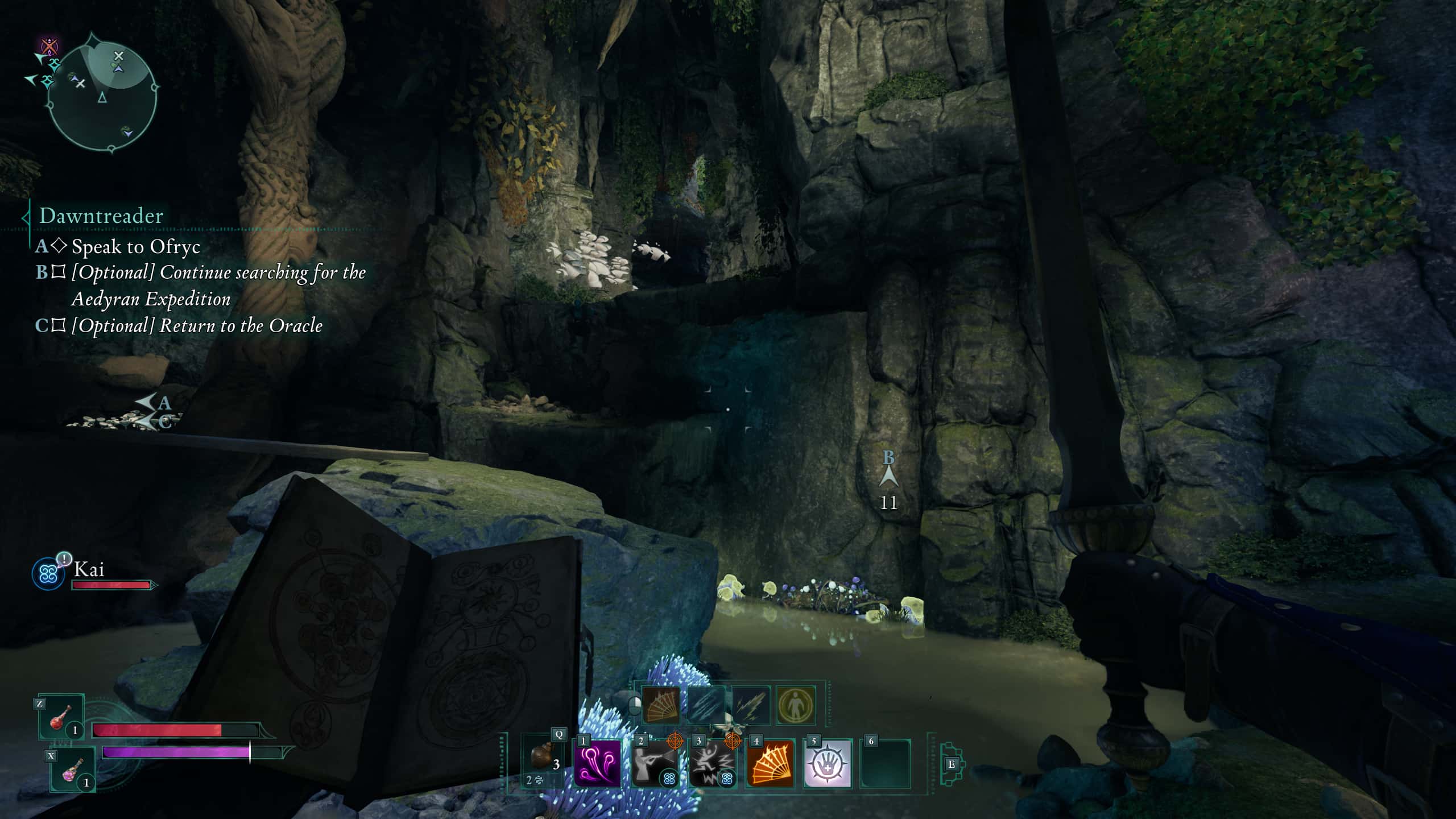Select the yellow circled figure grimoire spell
The height and width of the screenshot is (819, 1456).
coord(796,705)
